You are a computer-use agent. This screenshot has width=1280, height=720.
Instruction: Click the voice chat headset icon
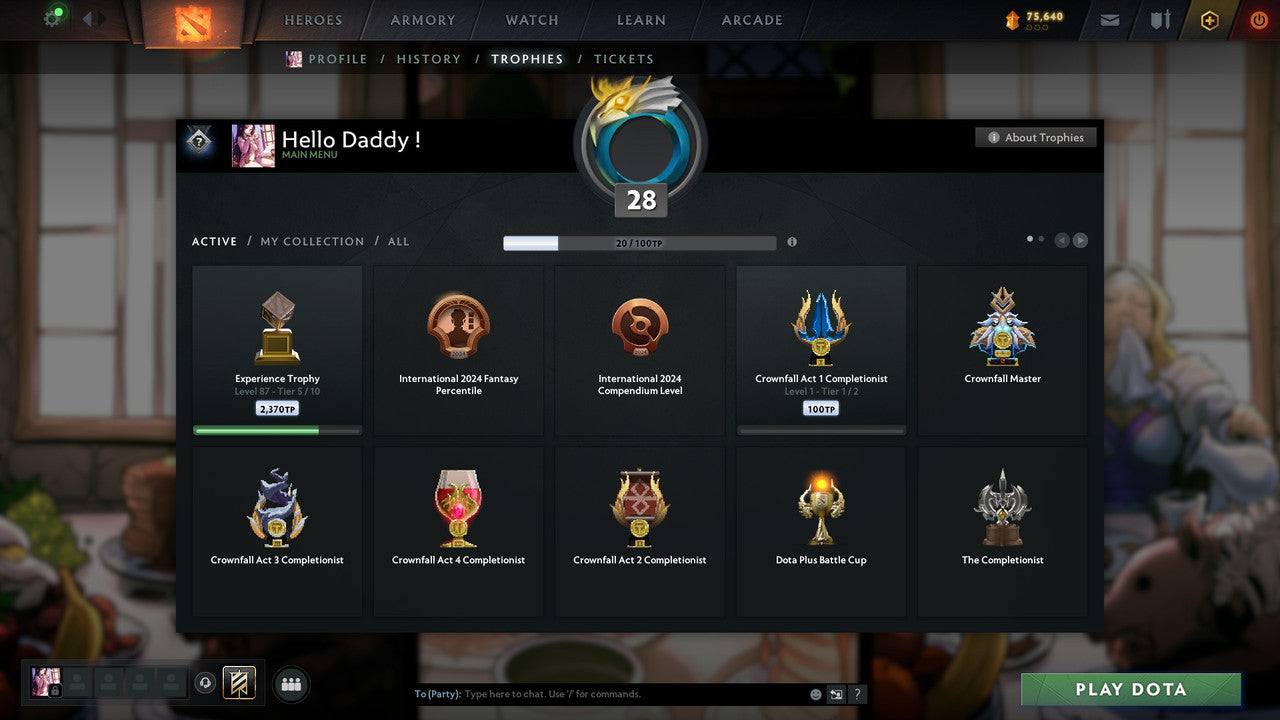[207, 683]
